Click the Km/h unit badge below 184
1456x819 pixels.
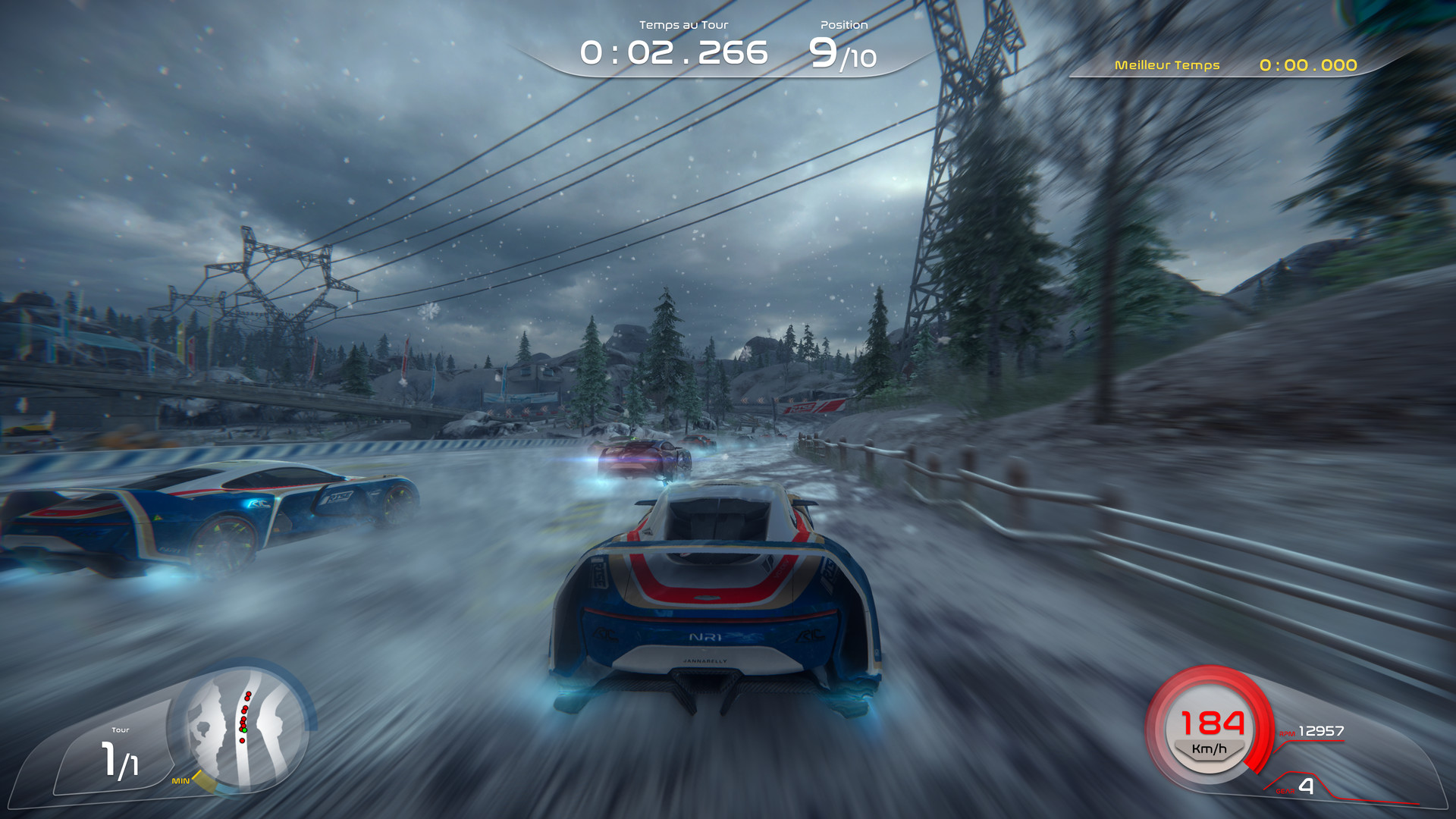point(1209,749)
